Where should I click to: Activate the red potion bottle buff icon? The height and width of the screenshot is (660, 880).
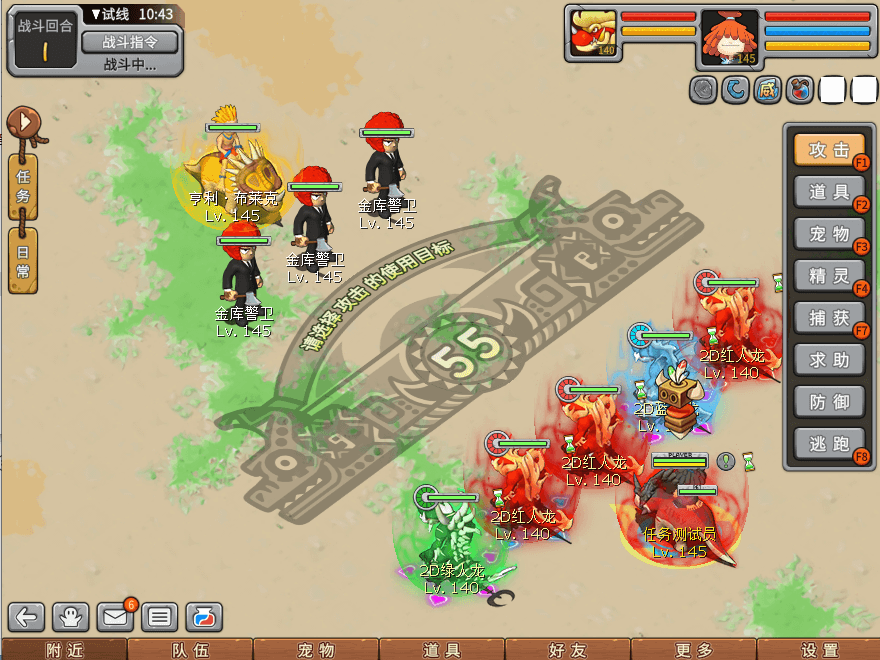(800, 90)
